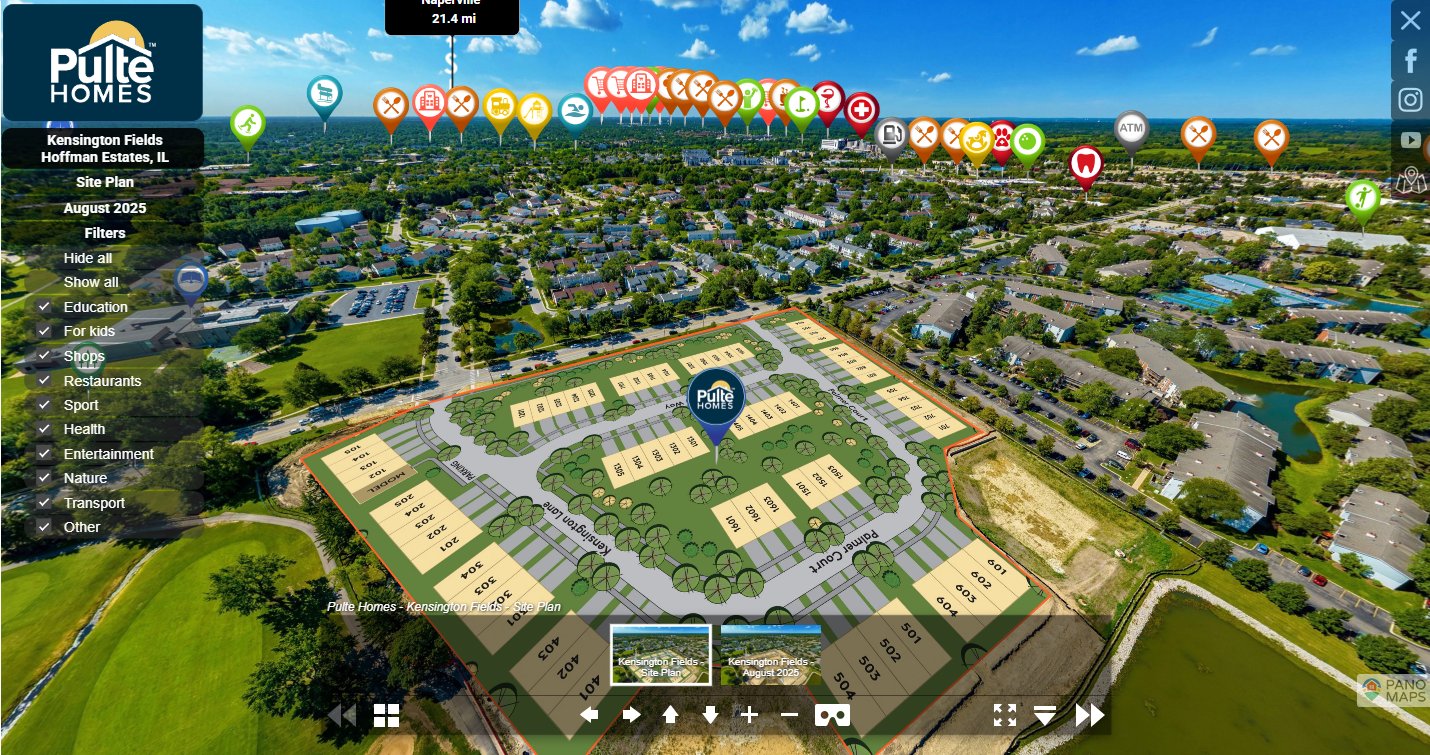The width and height of the screenshot is (1430, 755).
Task: Click the ATM map marker
Action: [x=1131, y=129]
